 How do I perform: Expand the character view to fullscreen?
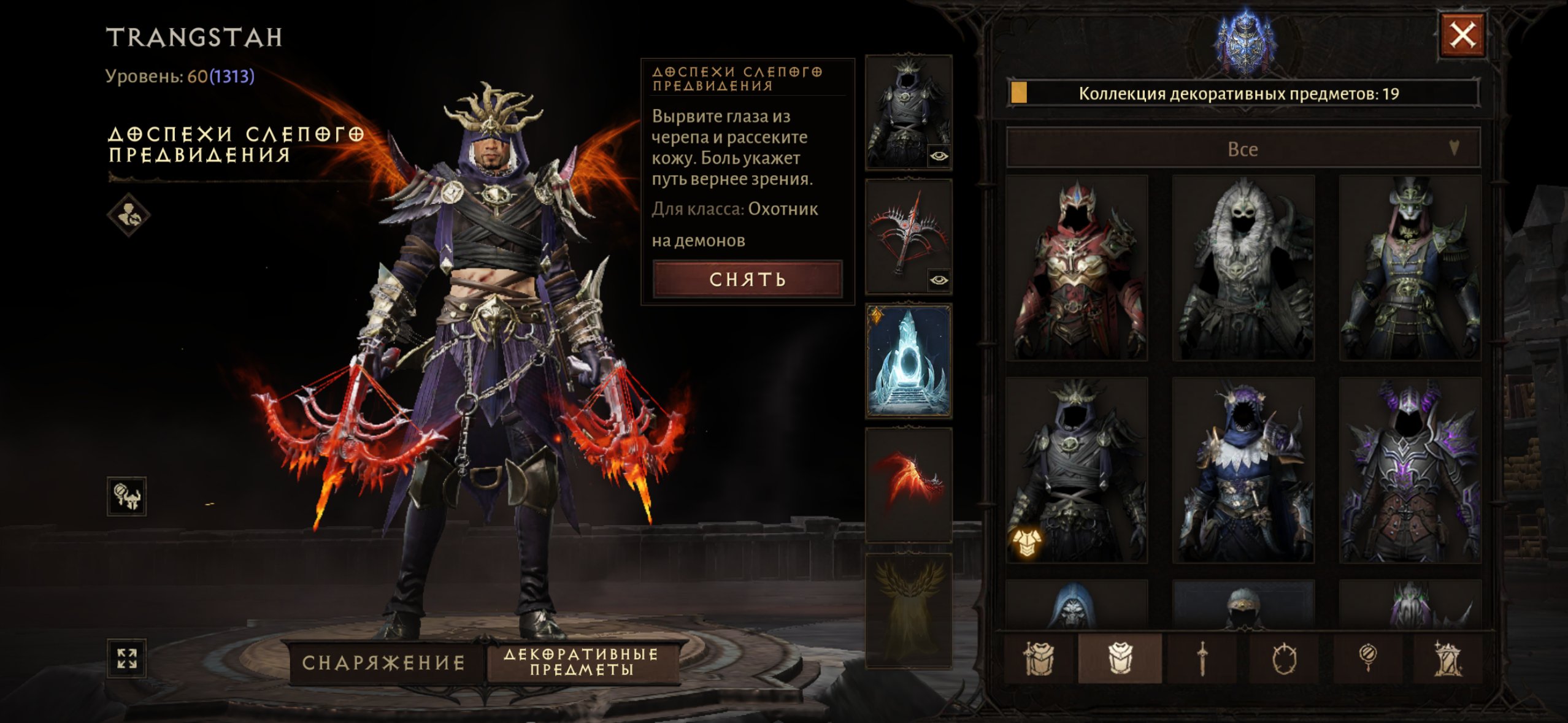[x=127, y=659]
